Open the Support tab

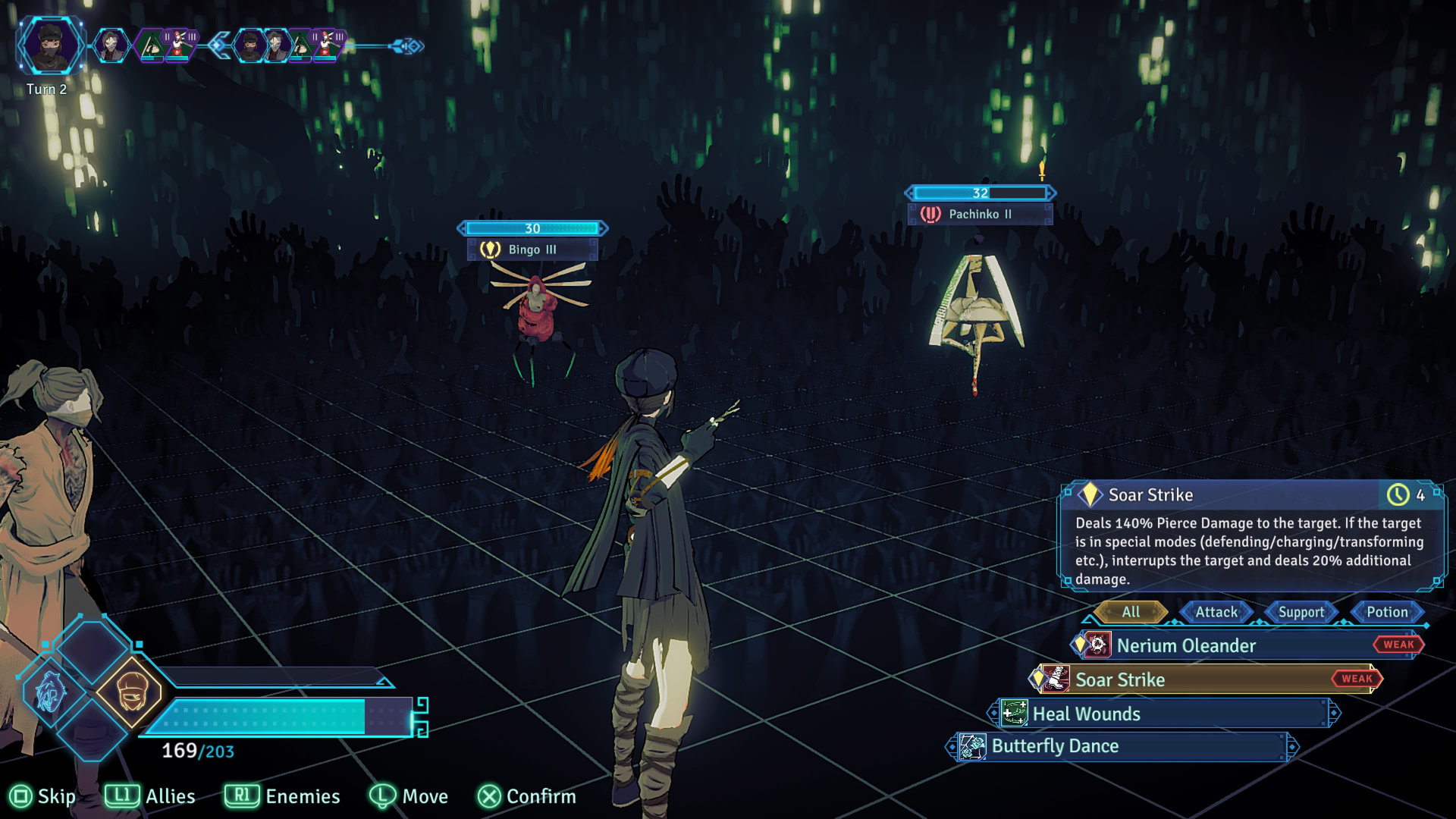[1301, 612]
